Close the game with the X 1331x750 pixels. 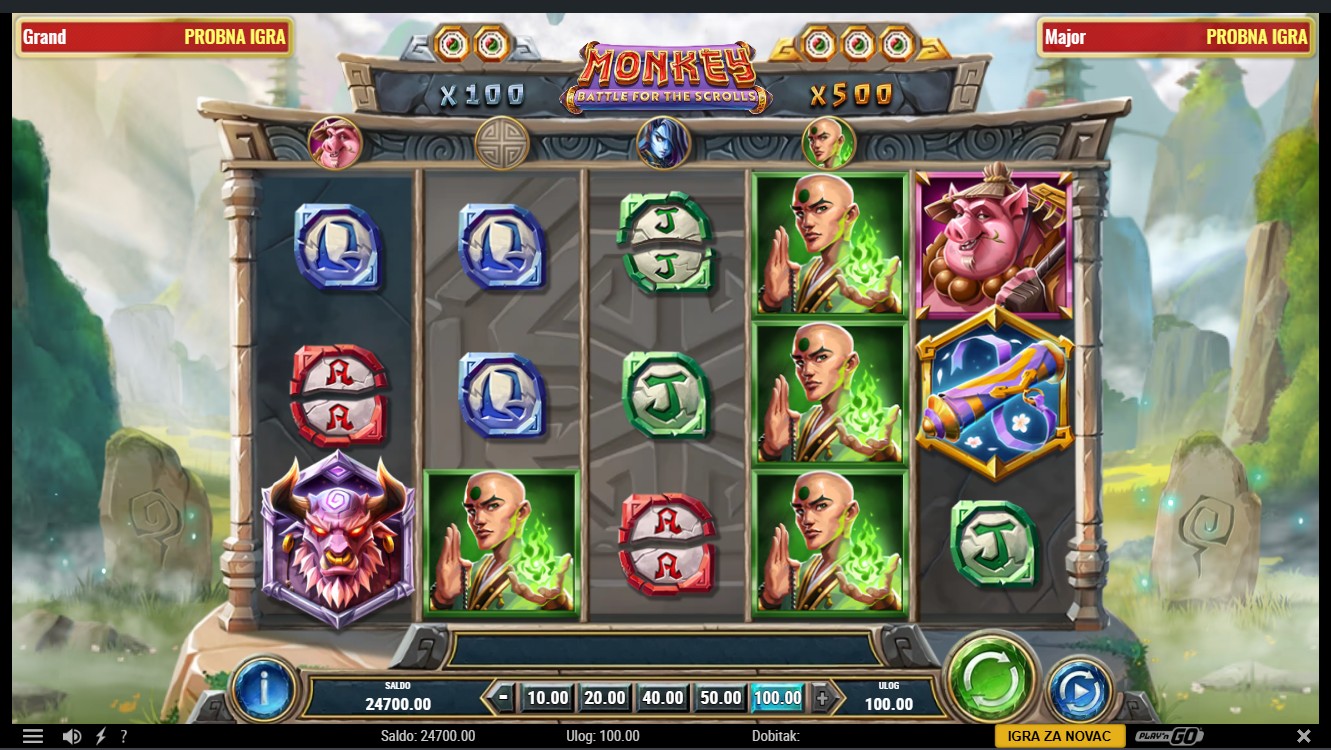(1303, 737)
